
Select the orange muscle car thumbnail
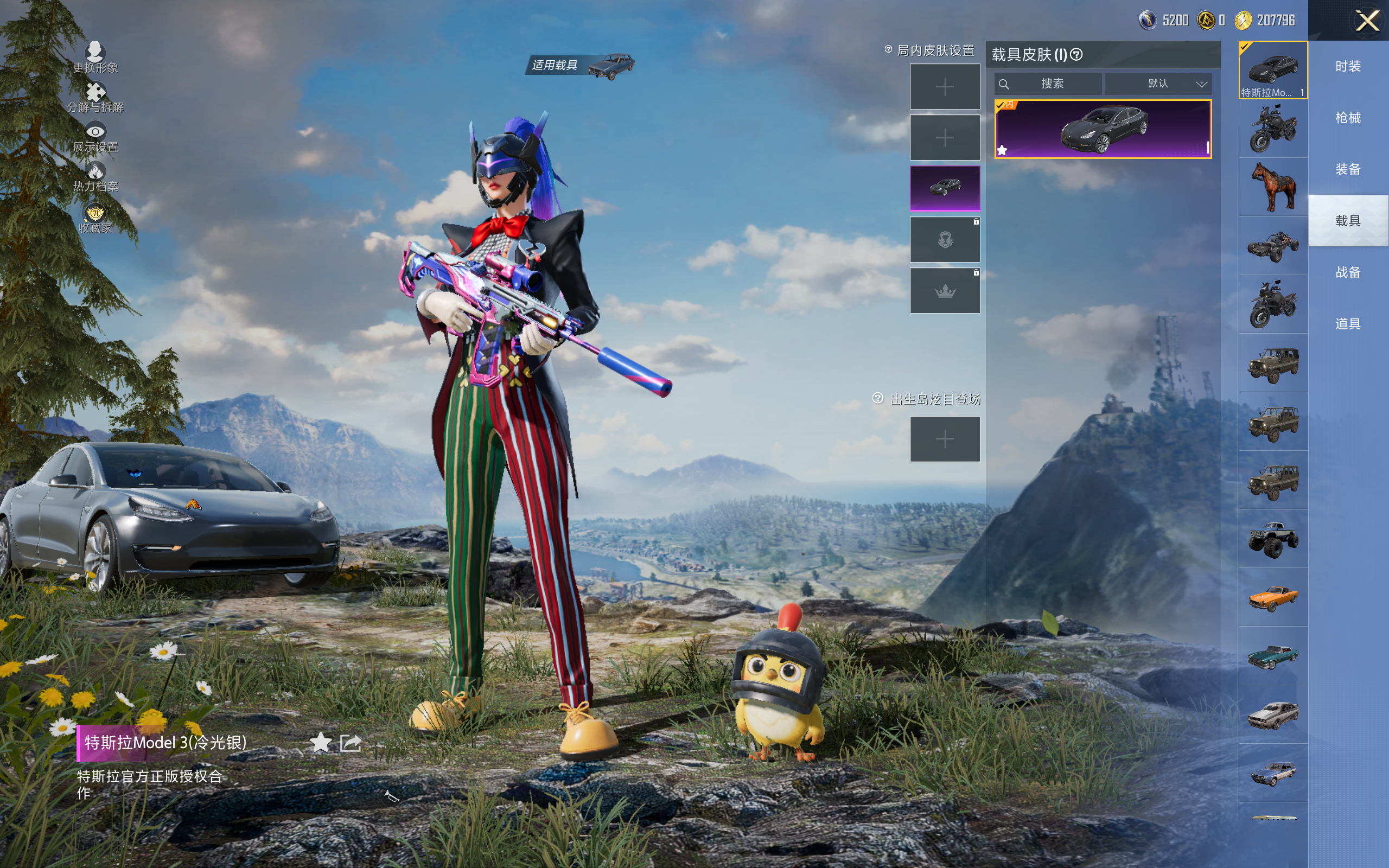(x=1273, y=597)
